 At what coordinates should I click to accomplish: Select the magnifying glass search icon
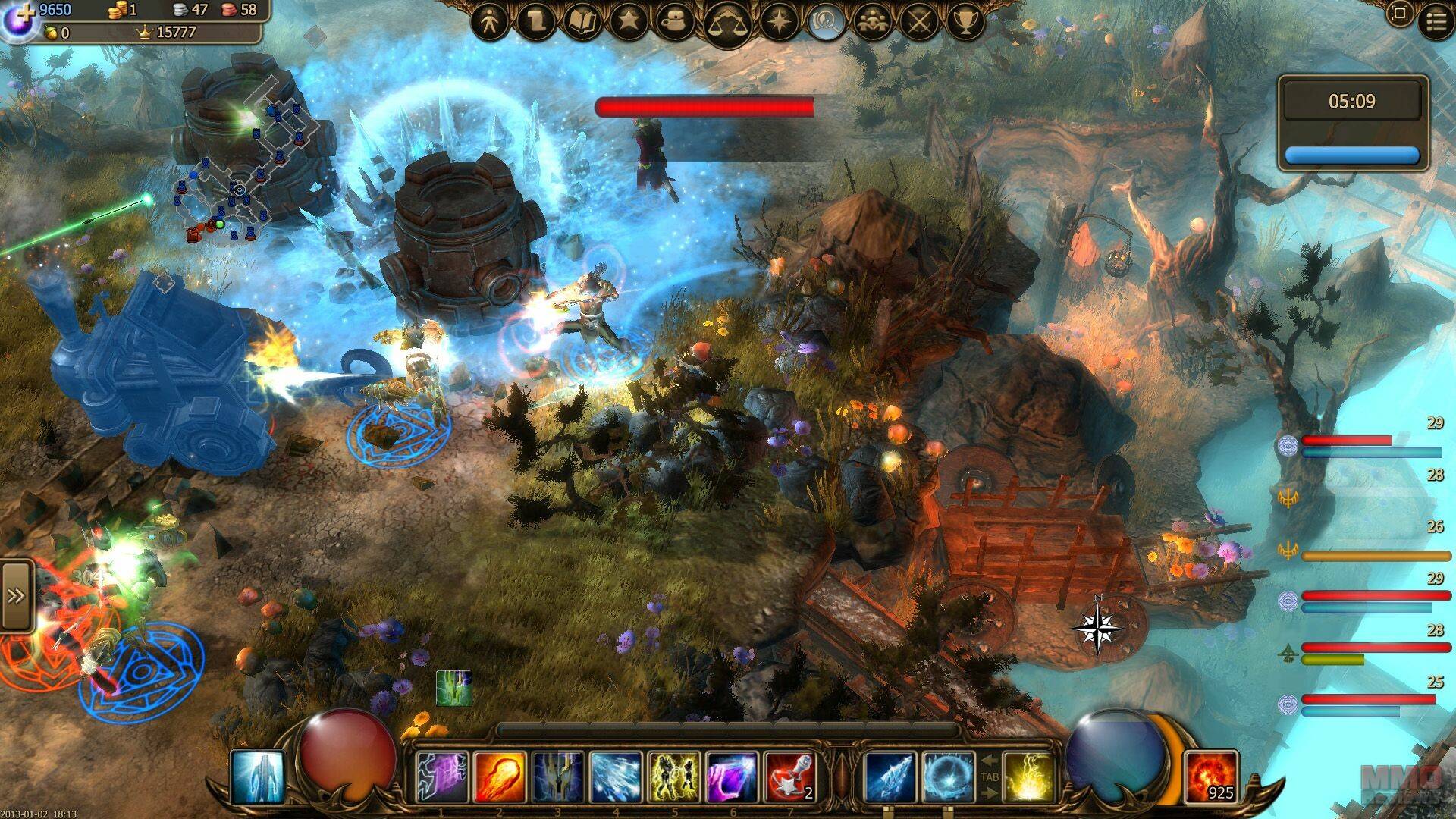tap(827, 23)
